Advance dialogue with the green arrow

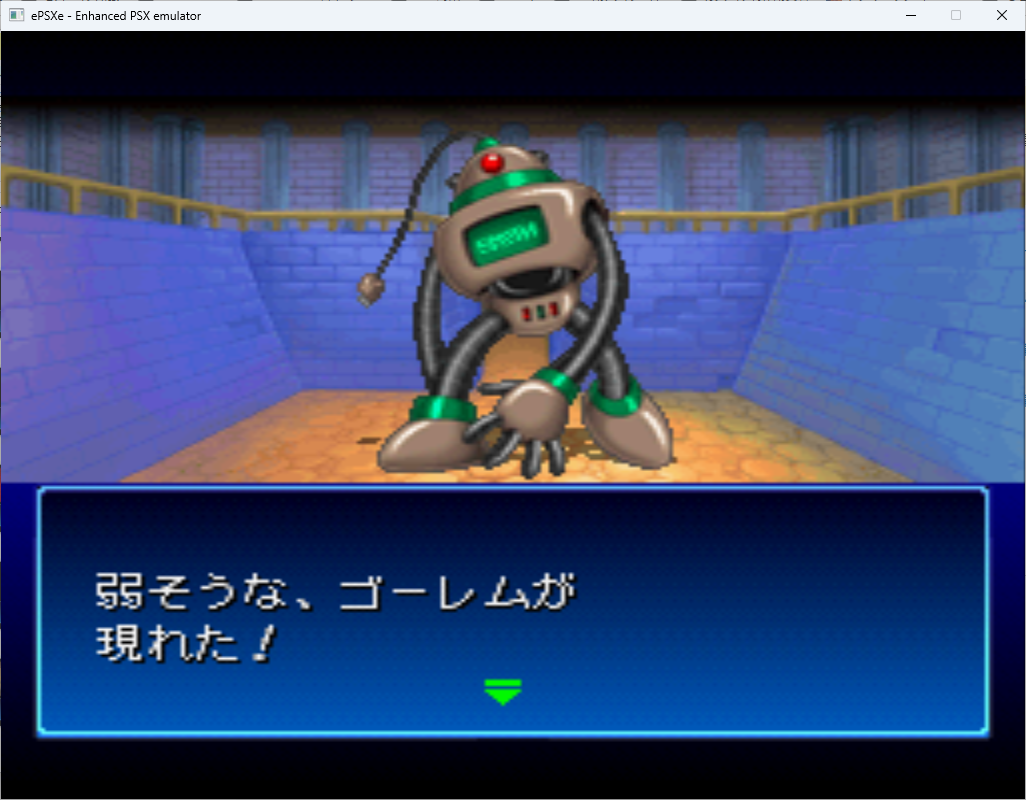tap(502, 691)
